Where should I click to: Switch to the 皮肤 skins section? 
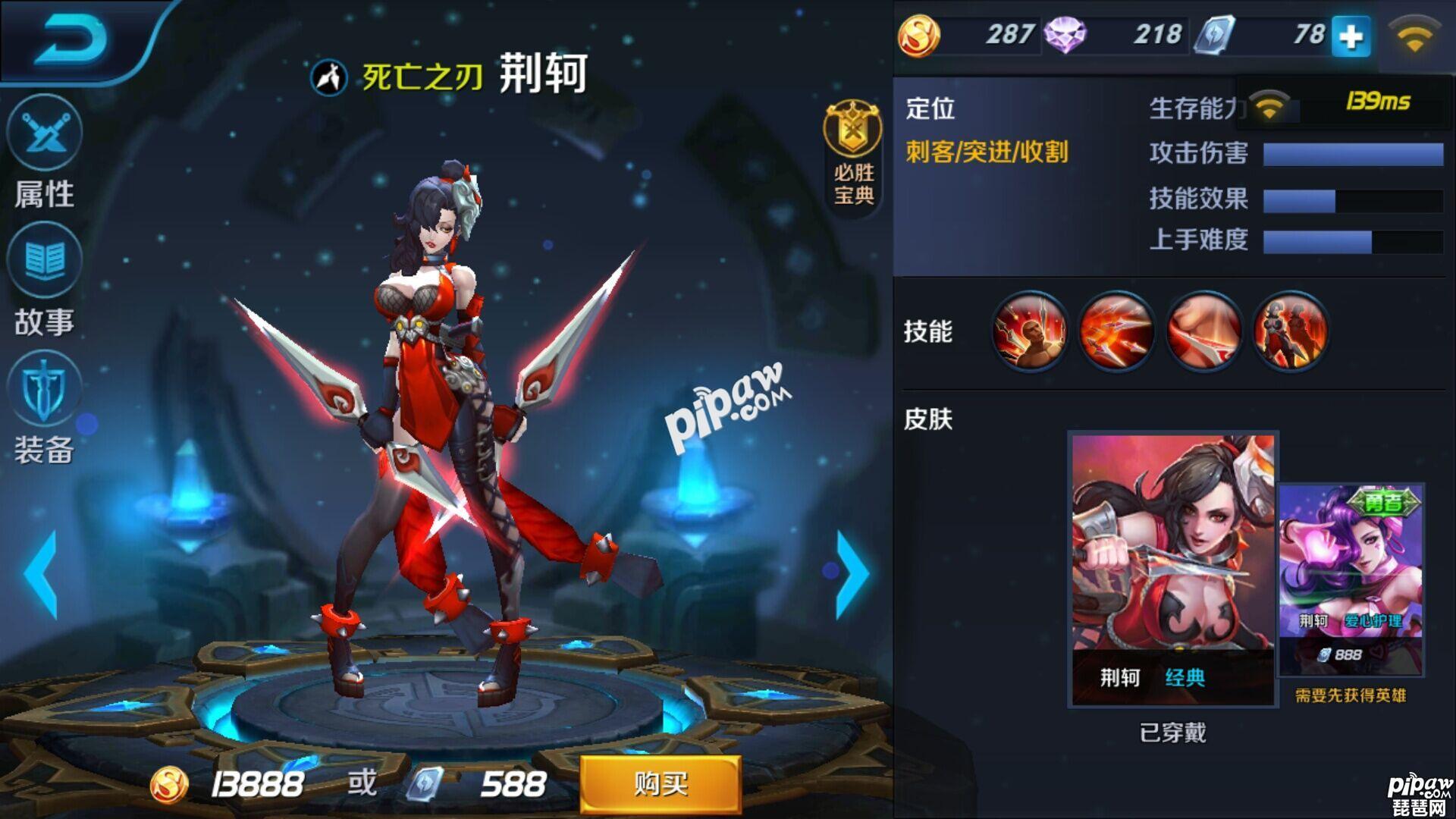pyautogui.click(x=929, y=417)
